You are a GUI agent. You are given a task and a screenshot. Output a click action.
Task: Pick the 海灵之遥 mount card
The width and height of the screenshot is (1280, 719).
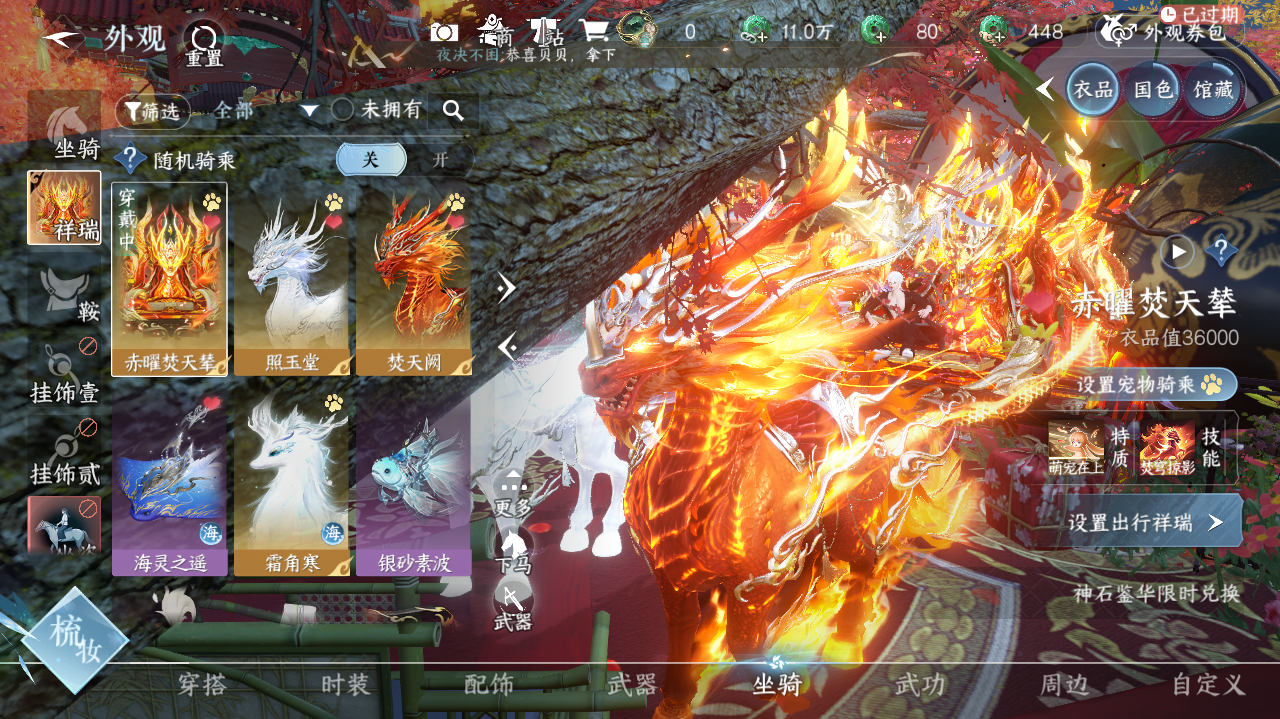point(170,480)
